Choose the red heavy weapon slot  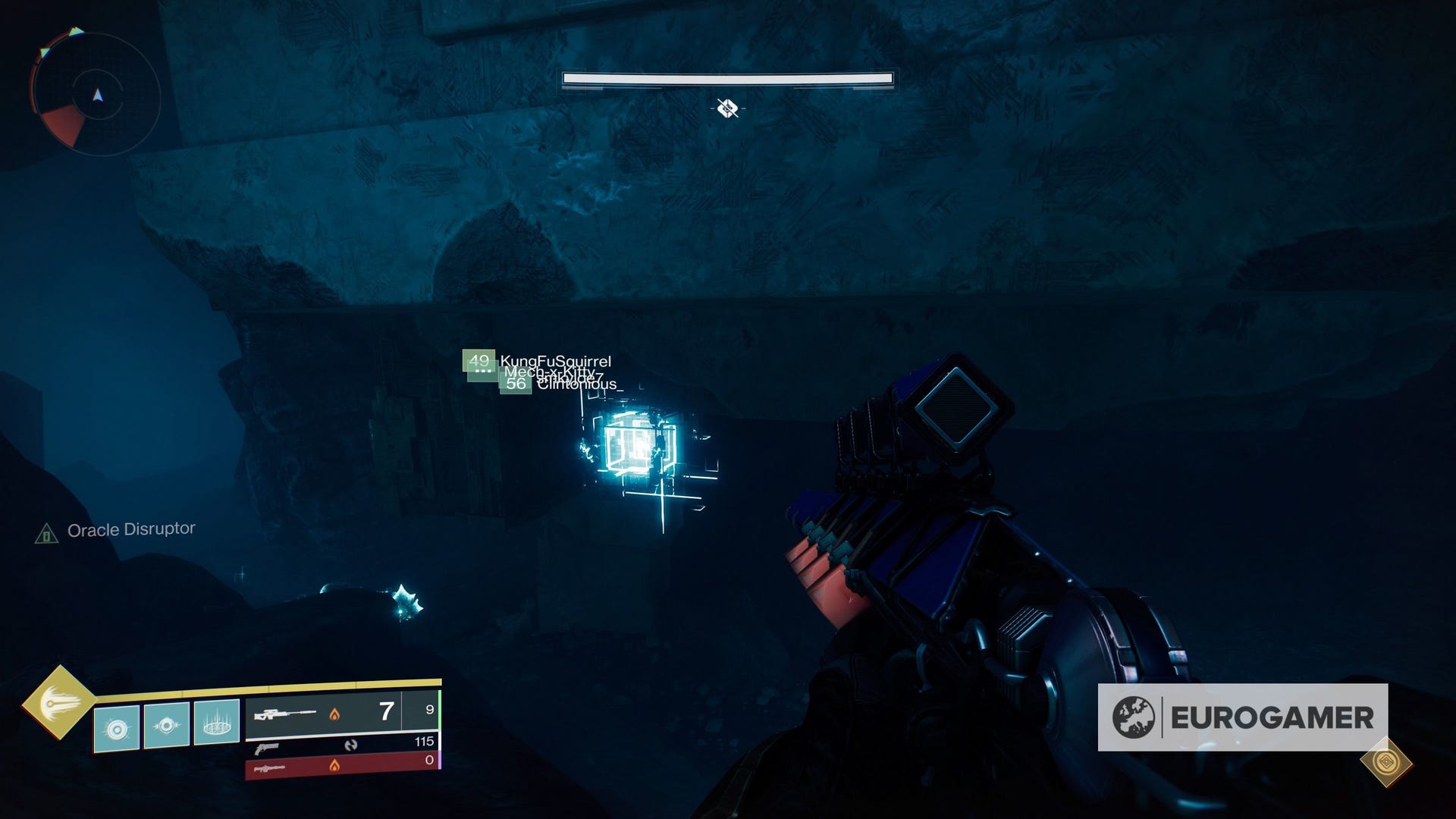click(x=341, y=764)
